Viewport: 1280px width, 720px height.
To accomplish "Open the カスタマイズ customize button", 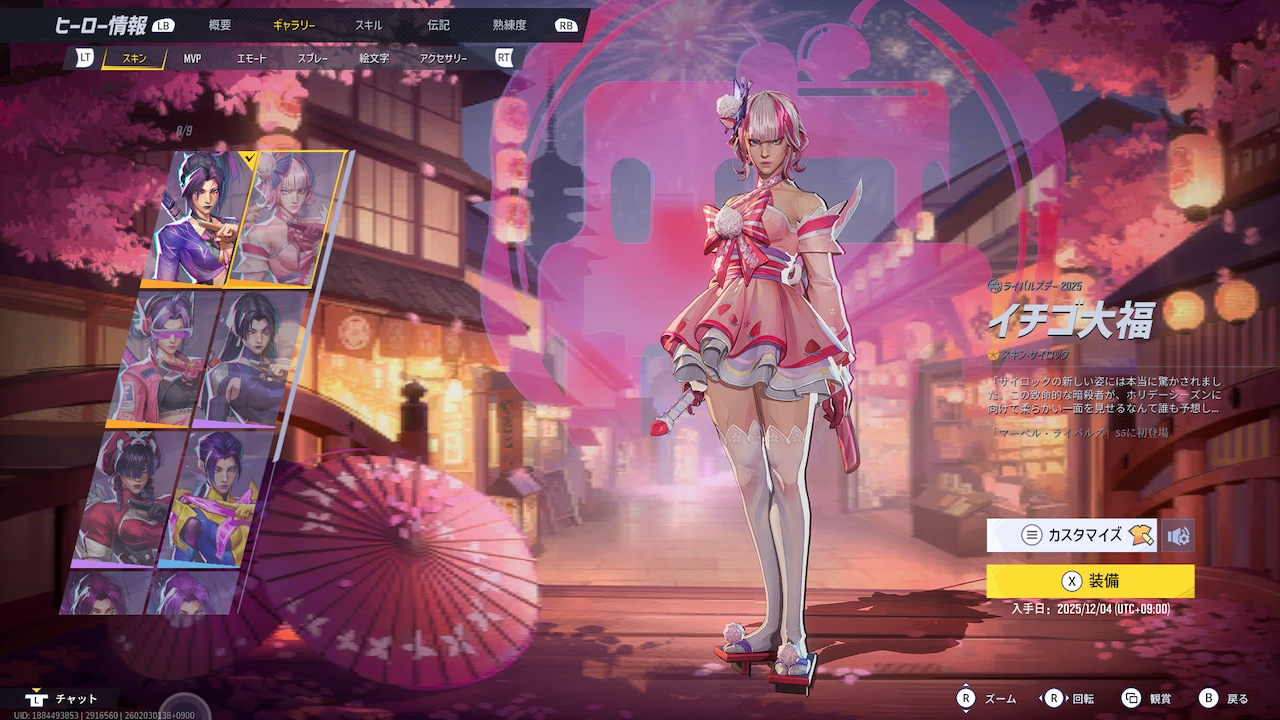I will tap(1071, 535).
